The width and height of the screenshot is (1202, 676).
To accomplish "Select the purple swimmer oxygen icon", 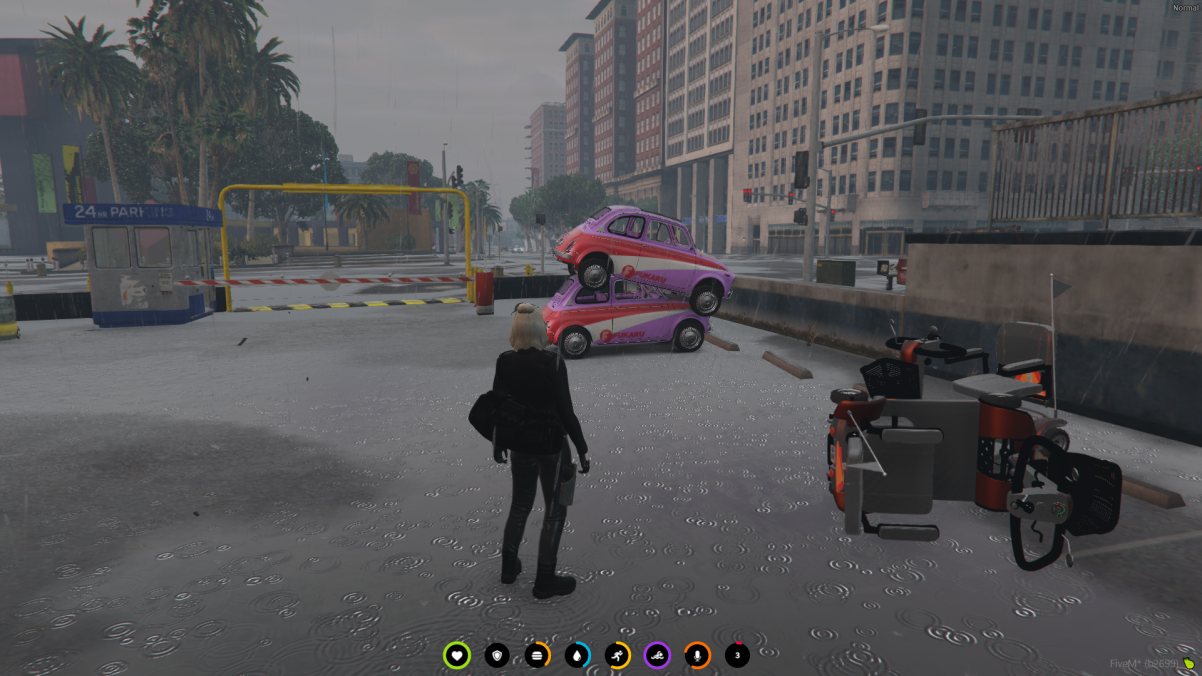I will click(x=657, y=656).
